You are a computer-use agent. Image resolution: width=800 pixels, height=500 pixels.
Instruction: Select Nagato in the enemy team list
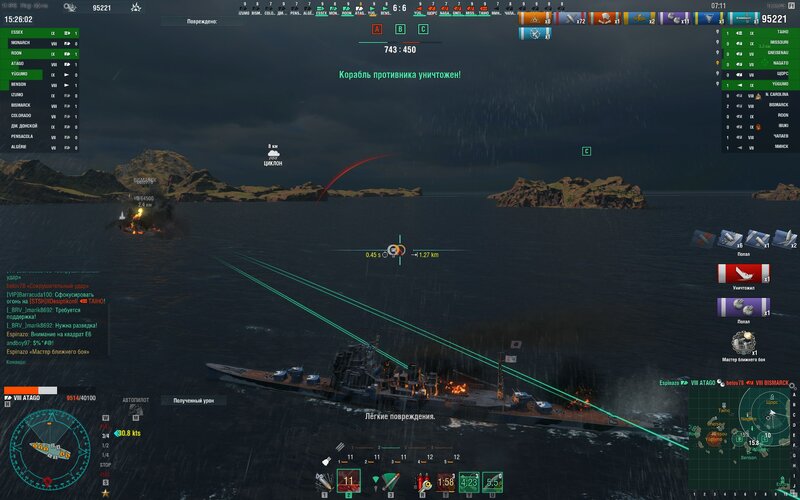[776, 64]
